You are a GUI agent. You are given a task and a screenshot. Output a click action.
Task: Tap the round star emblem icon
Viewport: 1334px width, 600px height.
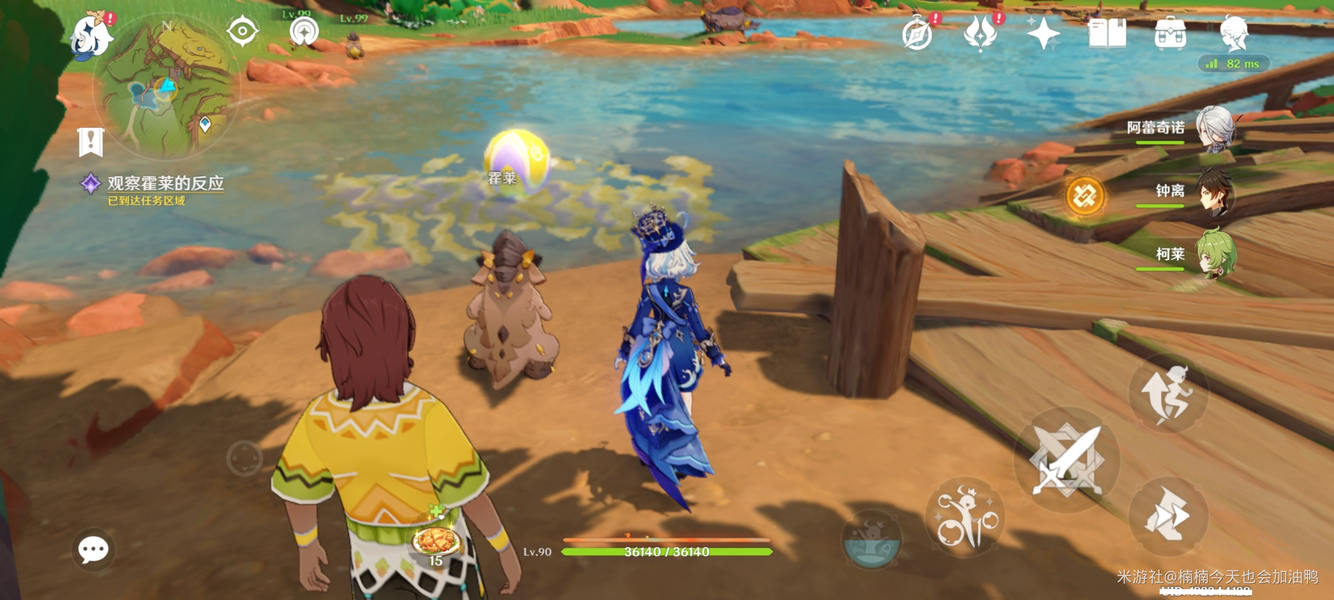pyautogui.click(x=303, y=32)
